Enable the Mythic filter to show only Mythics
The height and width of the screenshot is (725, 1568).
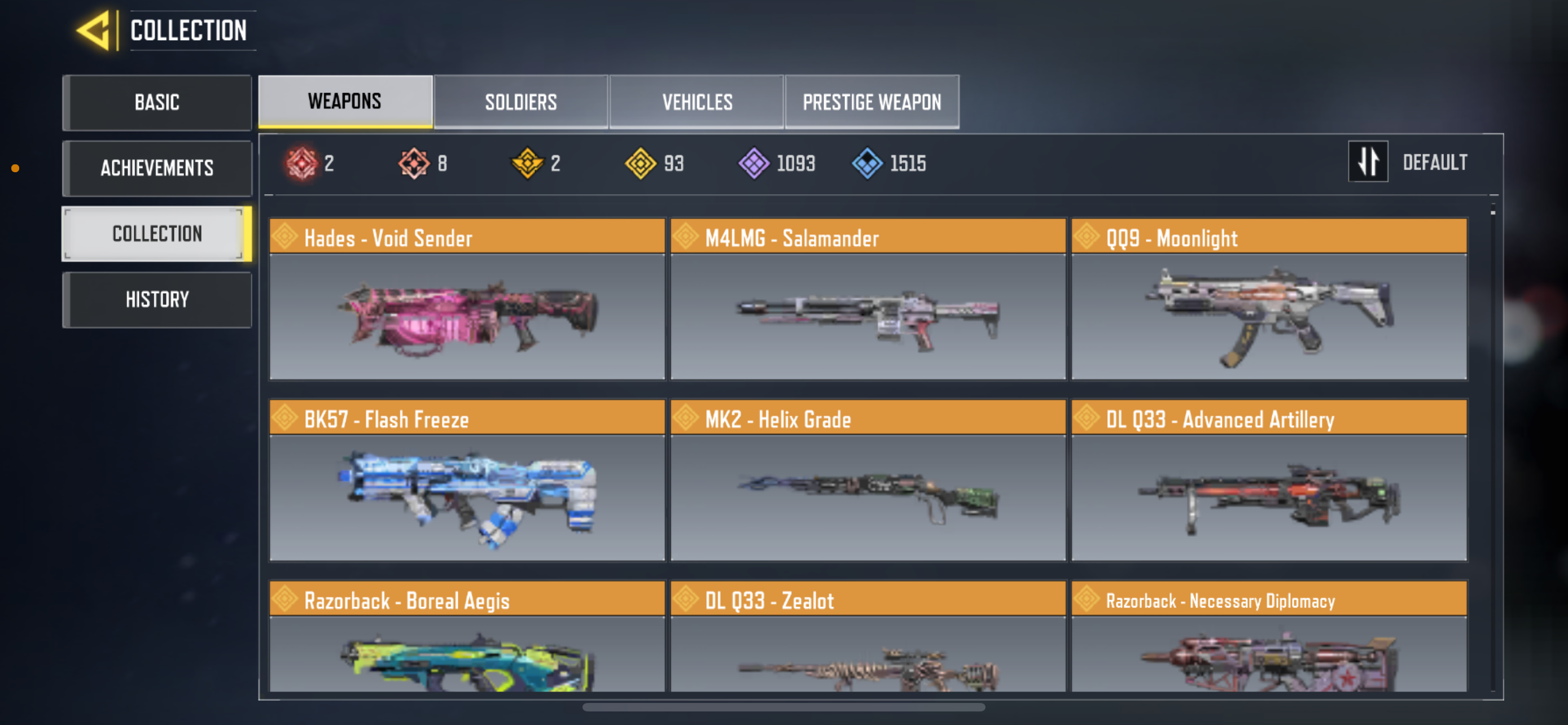pos(303,163)
